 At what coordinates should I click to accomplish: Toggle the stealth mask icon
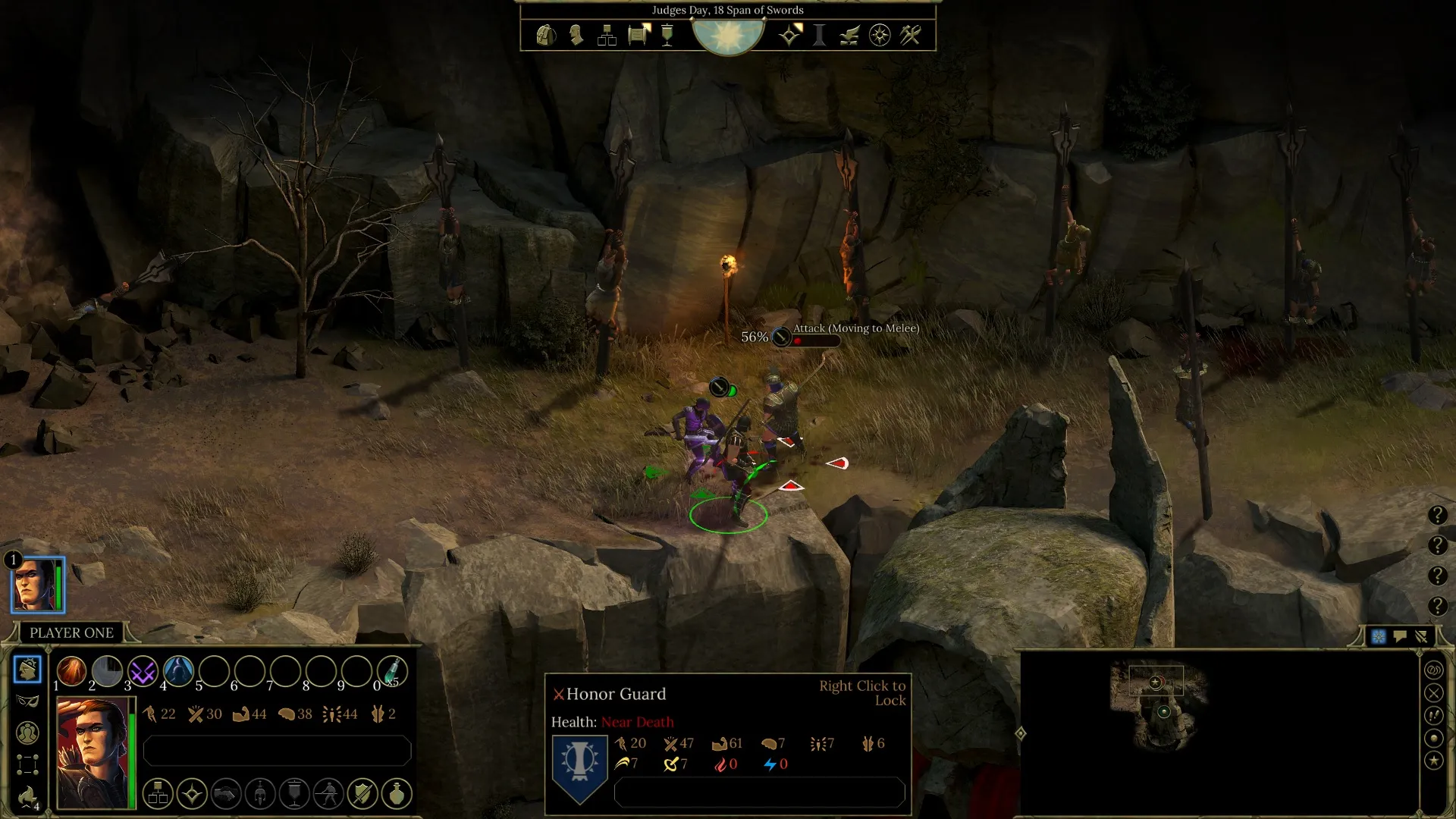27,701
